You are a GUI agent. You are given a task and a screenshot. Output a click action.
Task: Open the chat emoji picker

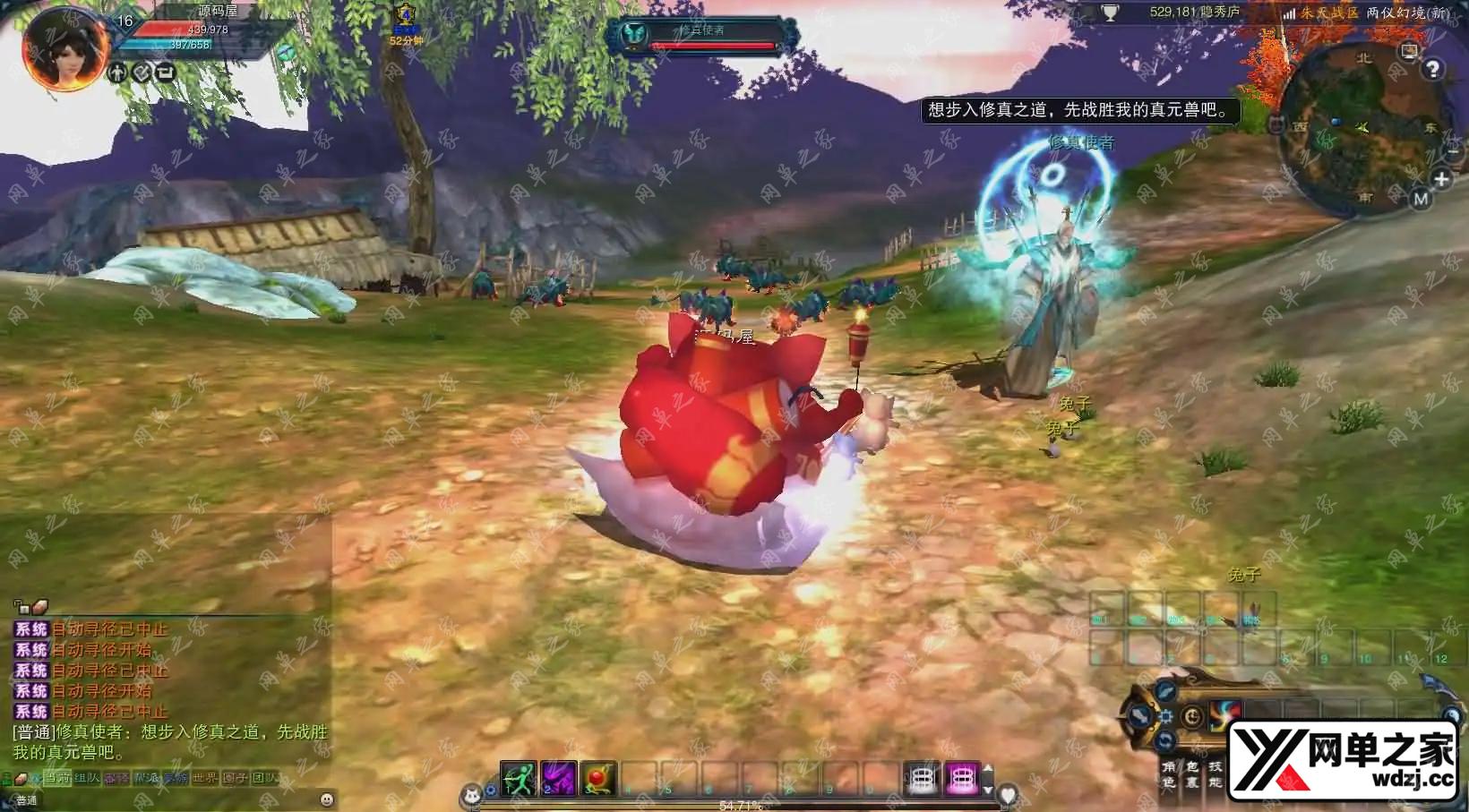[327, 799]
